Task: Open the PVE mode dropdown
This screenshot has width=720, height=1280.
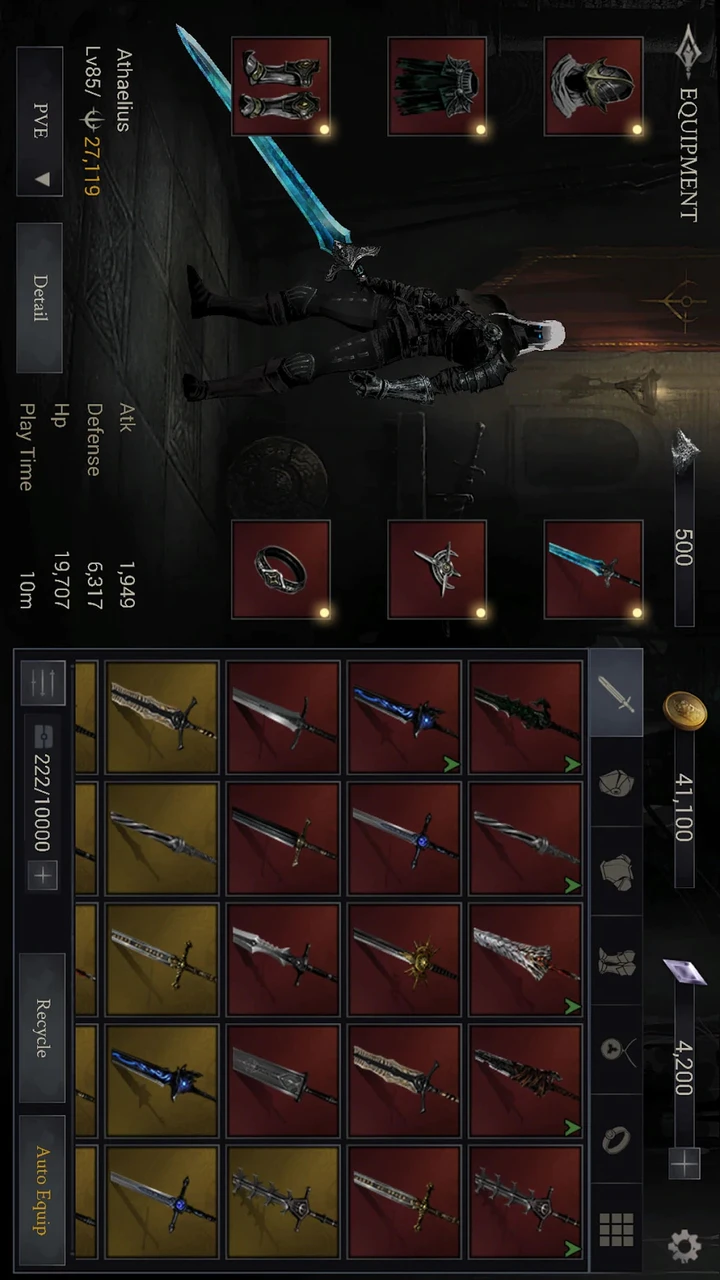Action: 40,121
